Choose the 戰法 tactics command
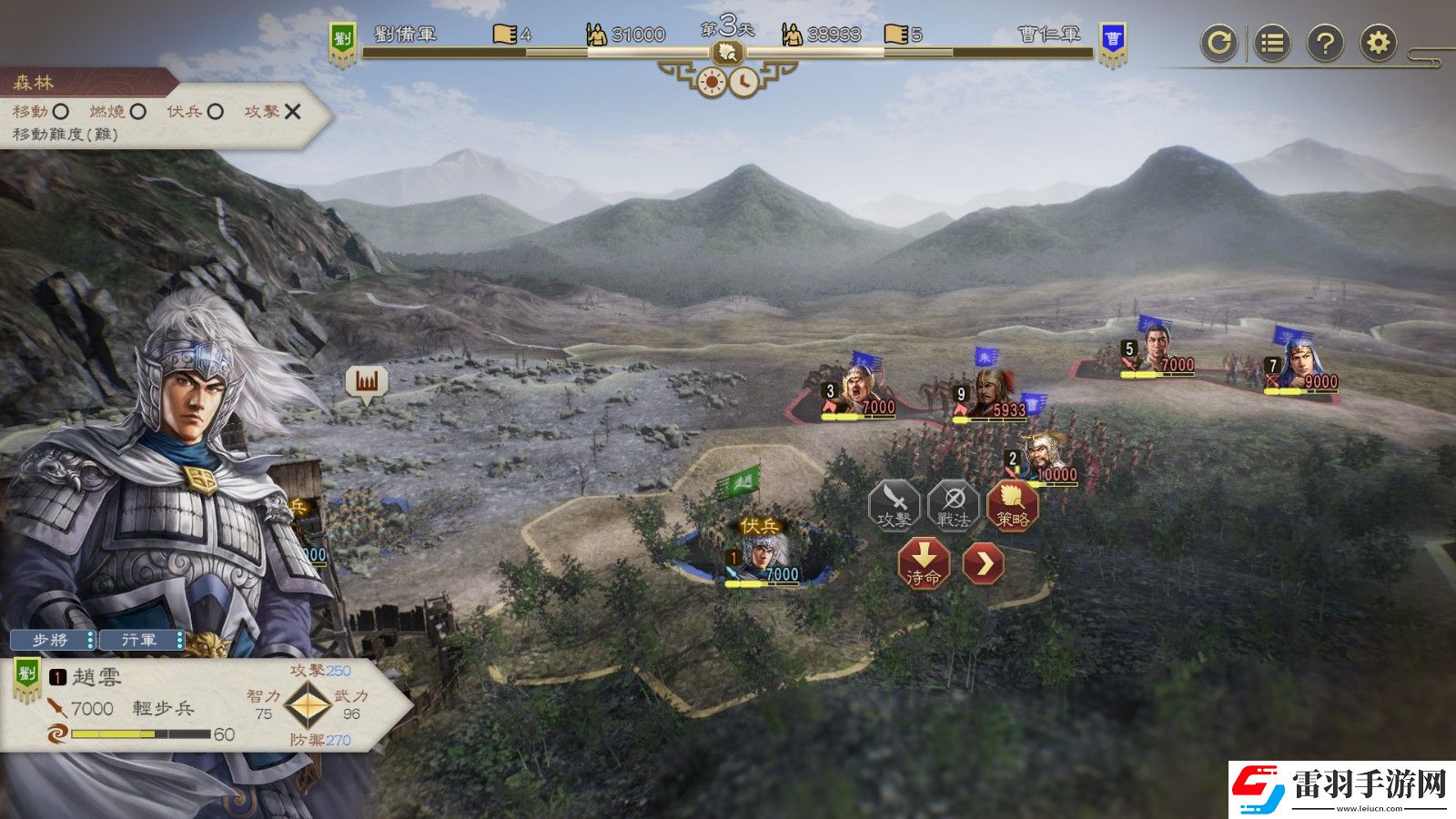Viewport: 1456px width, 819px height. [953, 504]
